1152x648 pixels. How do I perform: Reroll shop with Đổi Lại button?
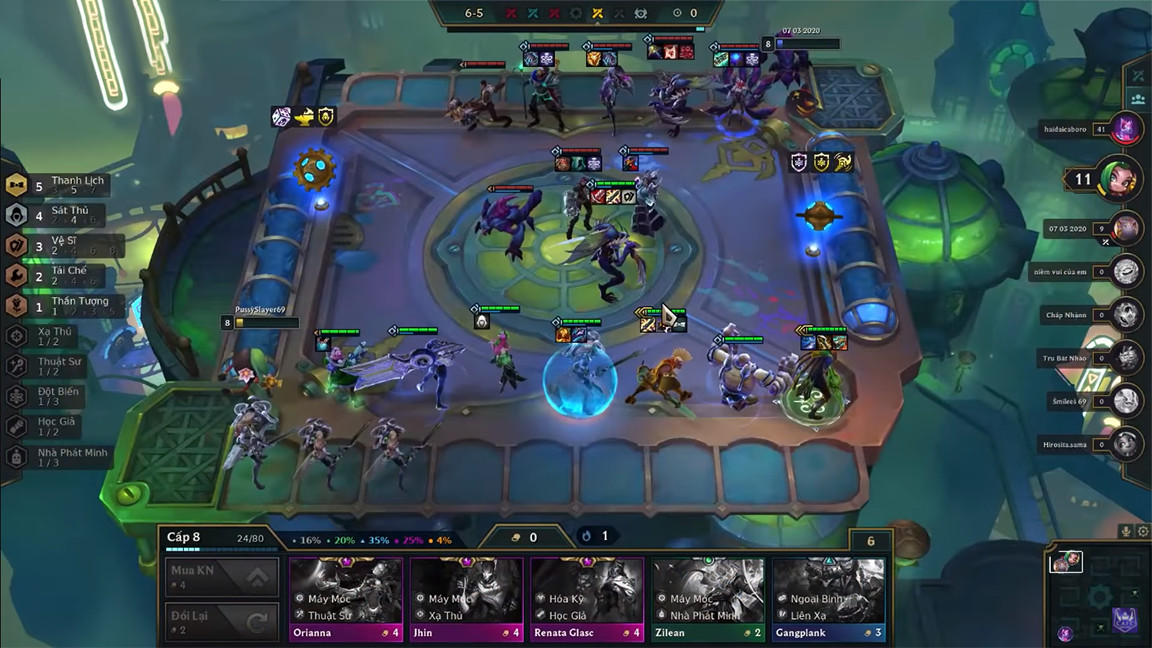222,622
